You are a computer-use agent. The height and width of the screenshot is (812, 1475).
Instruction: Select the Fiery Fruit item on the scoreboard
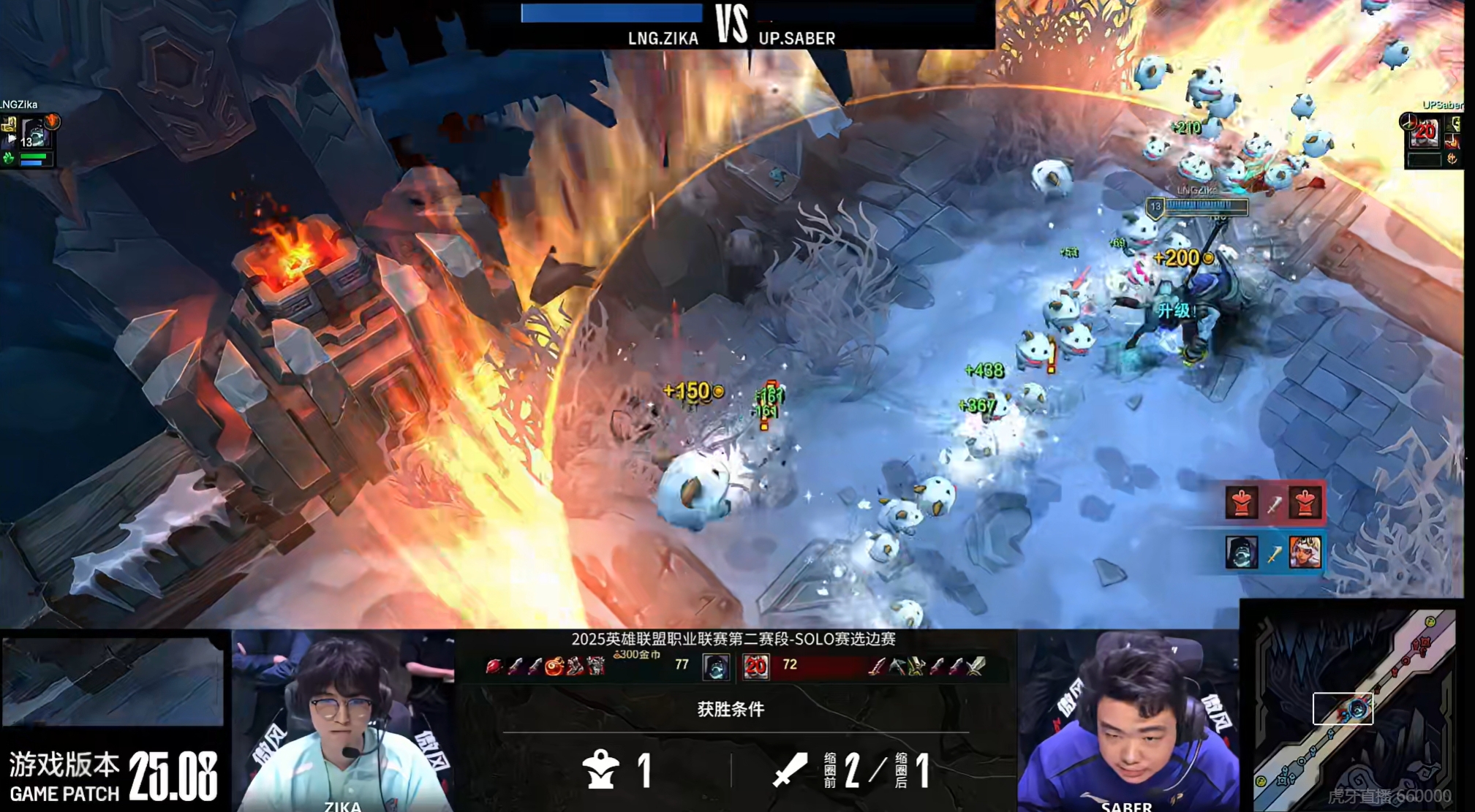[554, 666]
